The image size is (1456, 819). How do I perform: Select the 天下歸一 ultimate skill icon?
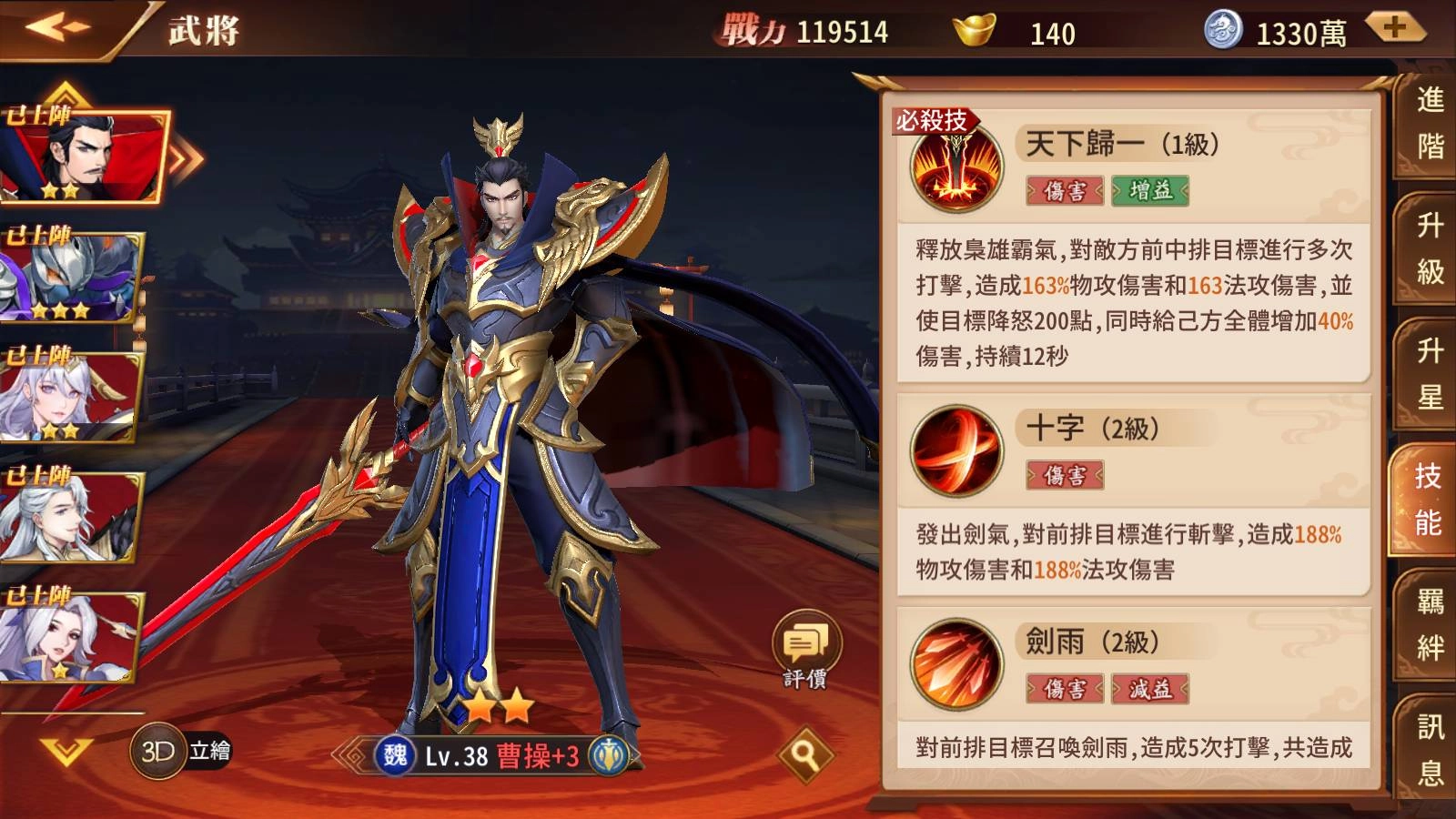tap(956, 168)
